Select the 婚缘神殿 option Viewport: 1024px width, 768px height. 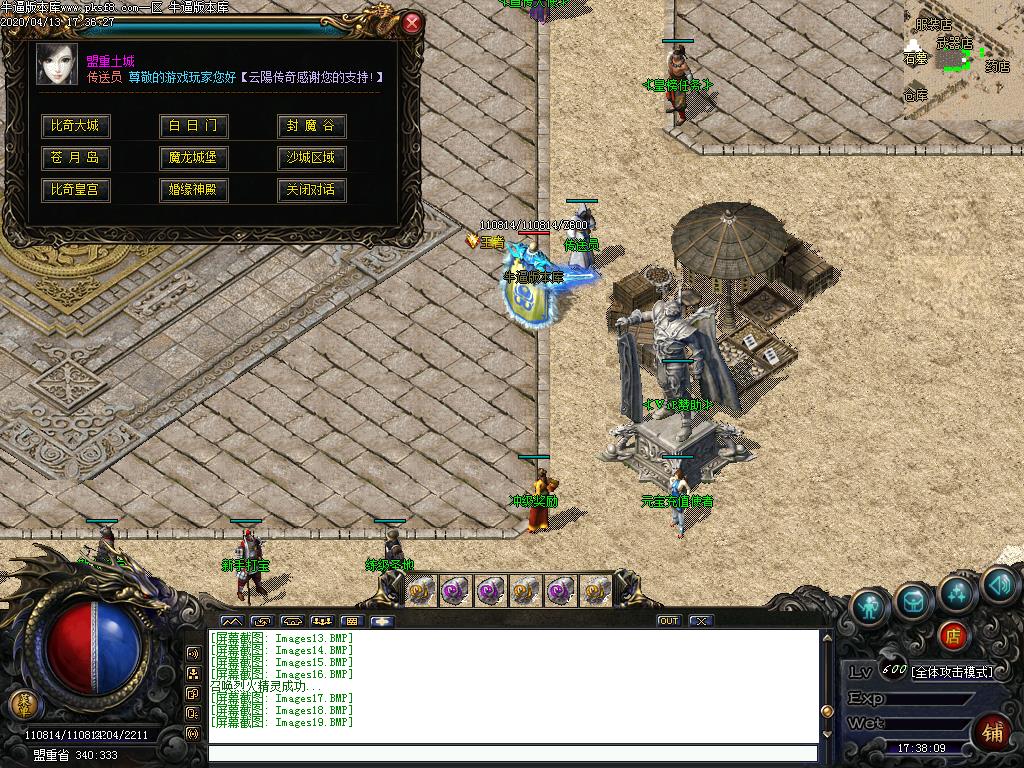[x=193, y=190]
